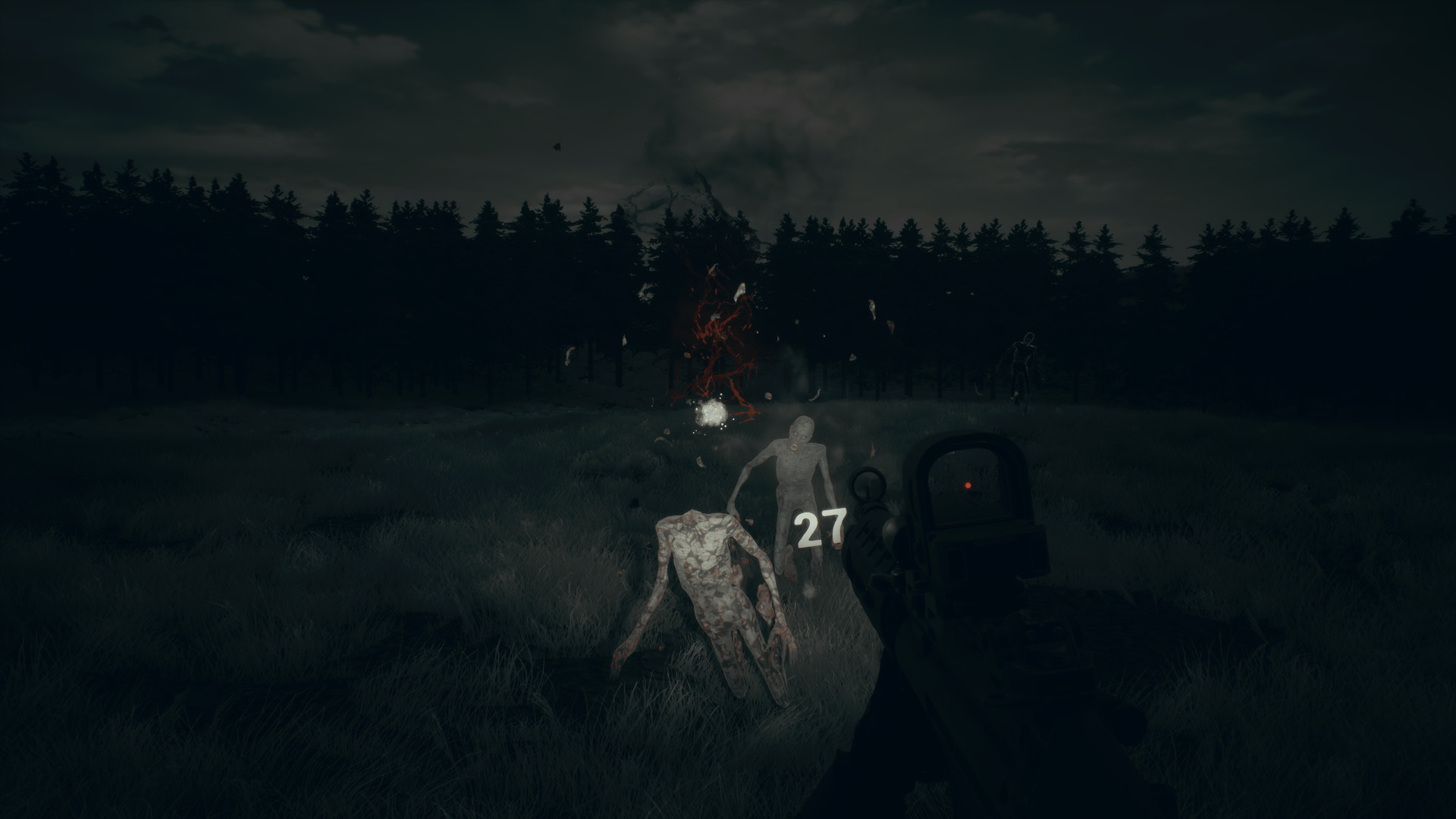1456x819 pixels.
Task: Click the red dot inside the holographic sight
Action: point(967,485)
